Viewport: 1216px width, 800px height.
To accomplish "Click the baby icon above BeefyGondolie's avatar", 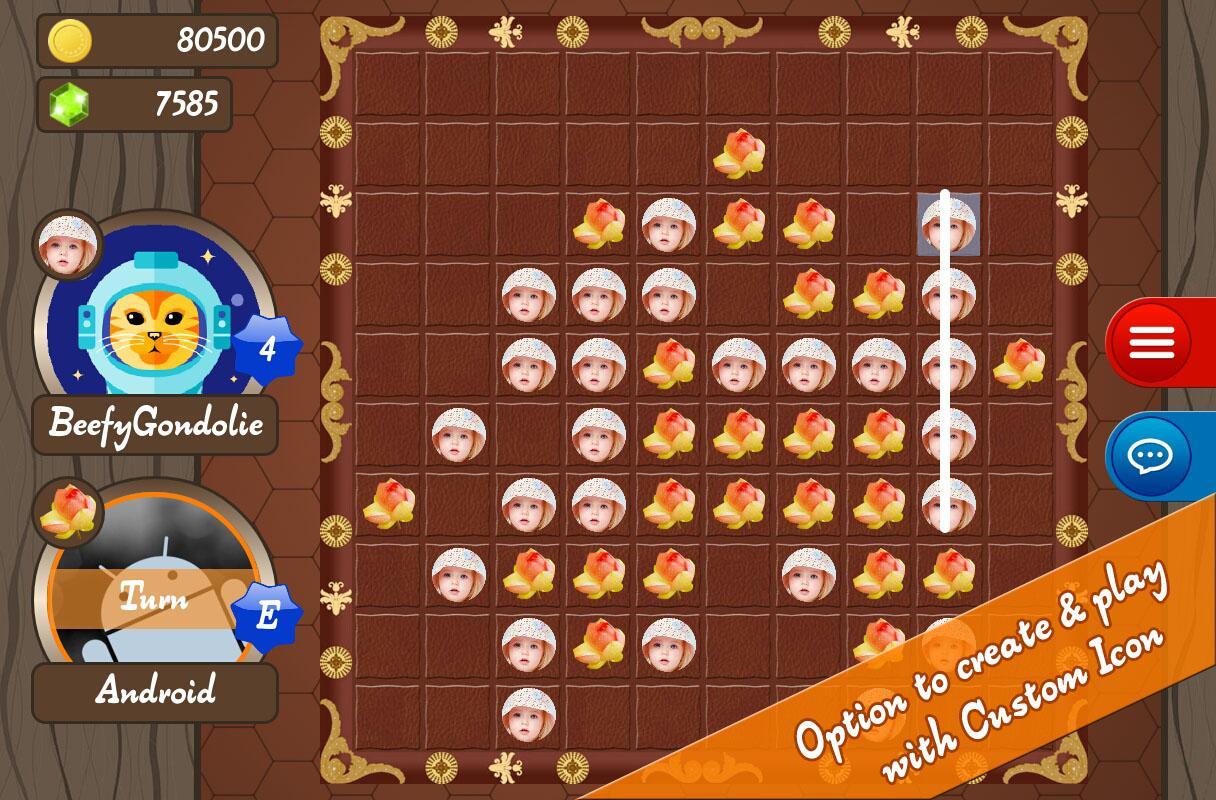I will (68, 245).
